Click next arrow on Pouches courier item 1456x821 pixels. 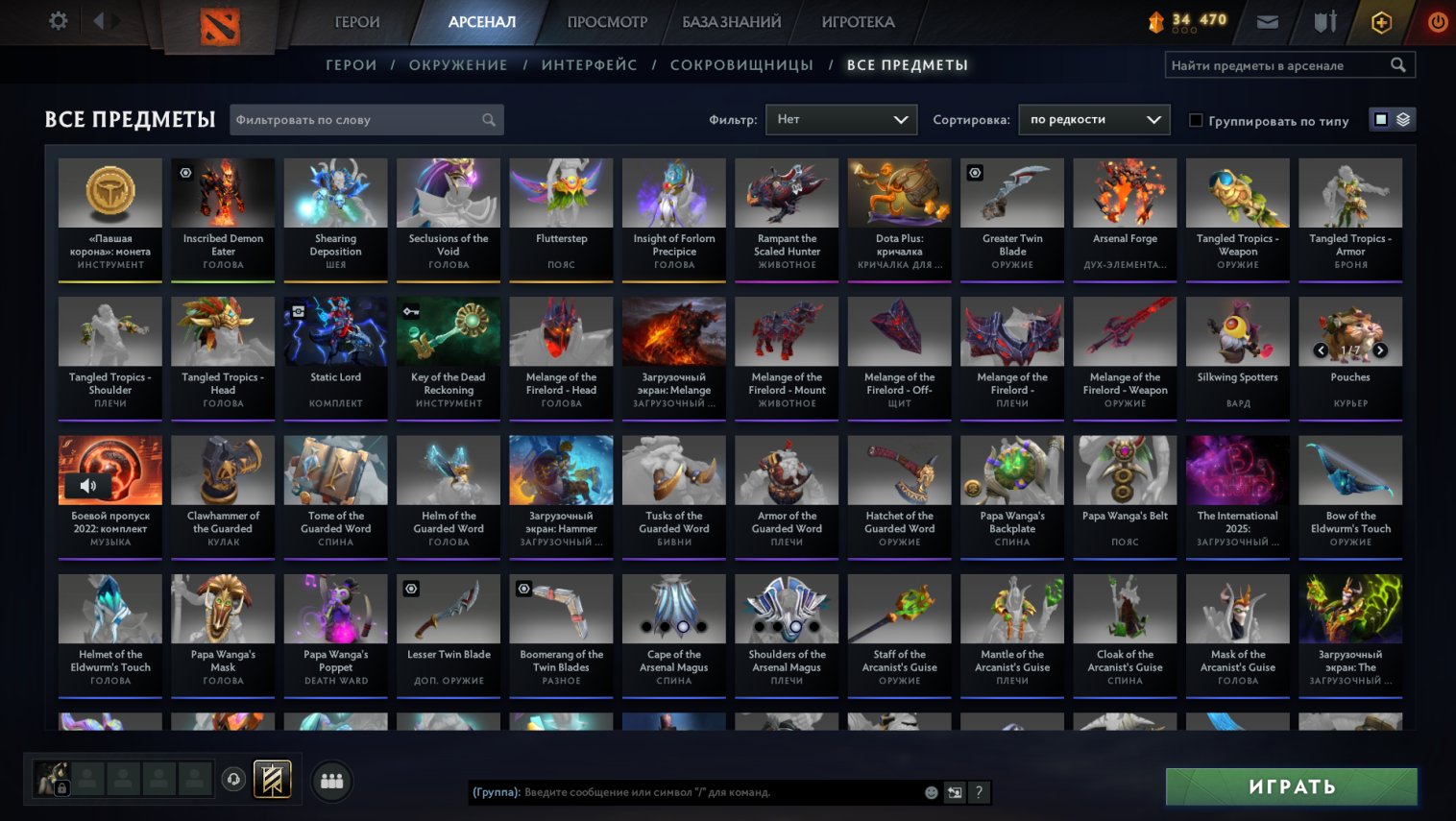pos(1380,350)
